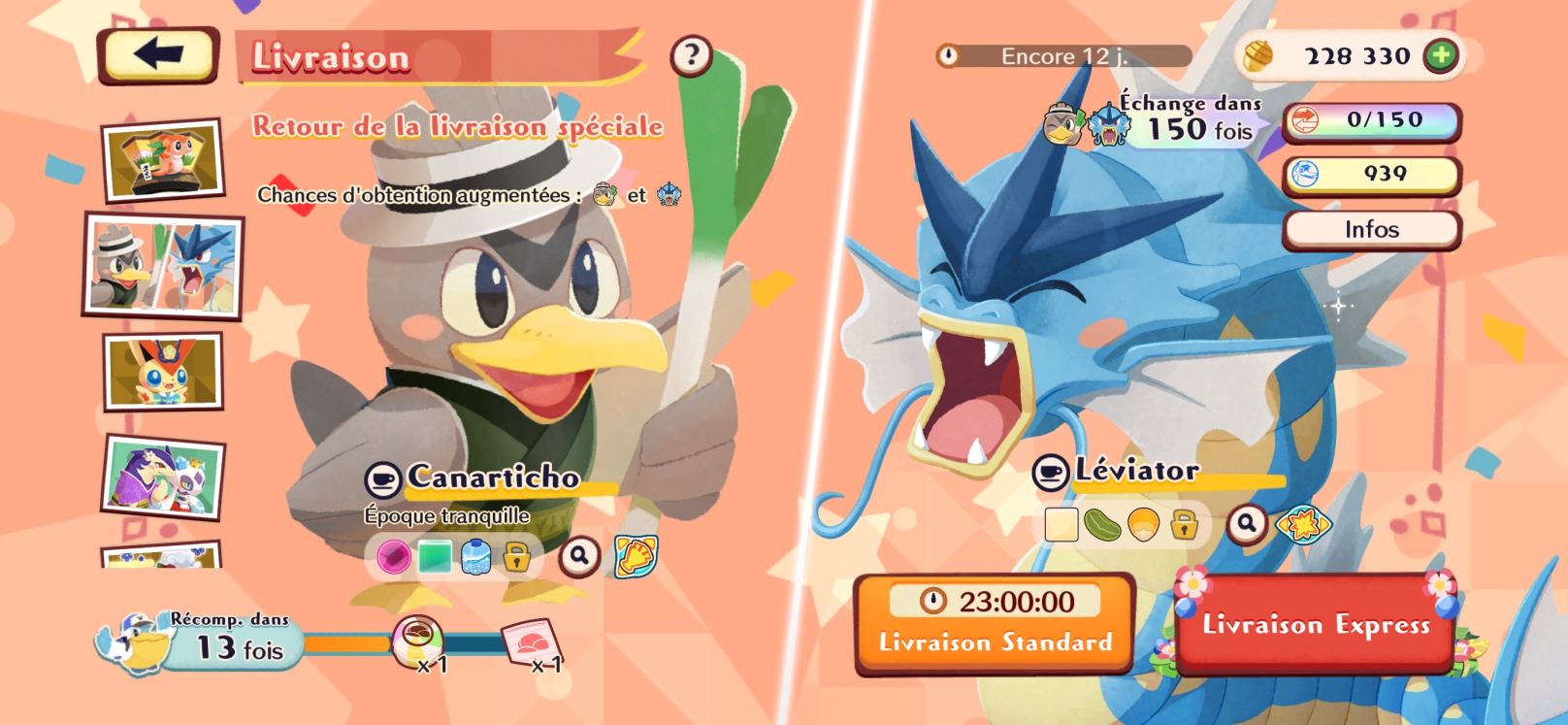
Task: Tap the Canarticho specialty badge icon
Action: [637, 556]
